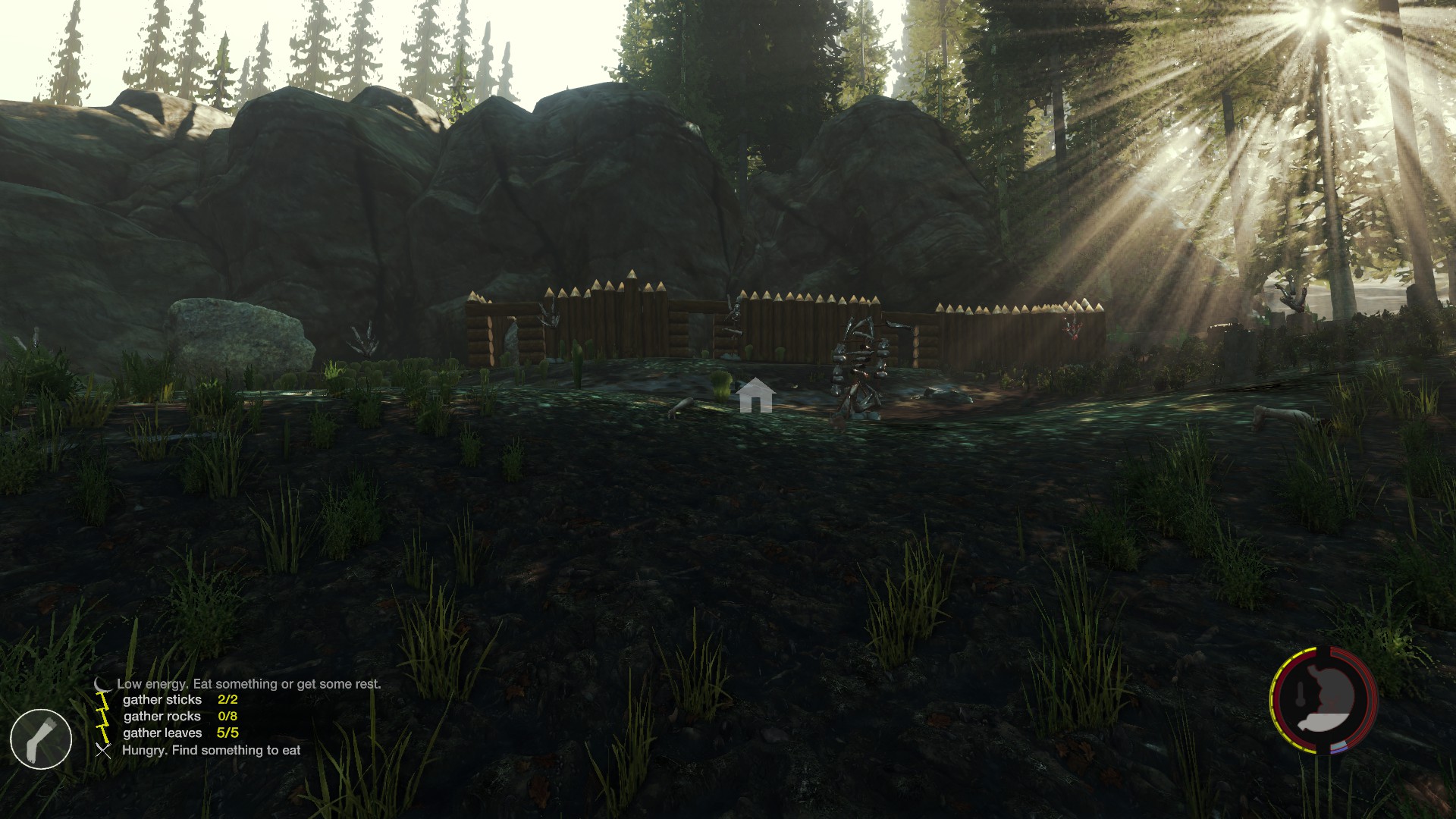Select the equipped severed leg weapon icon
This screenshot has width=1456, height=819.
tap(41, 739)
